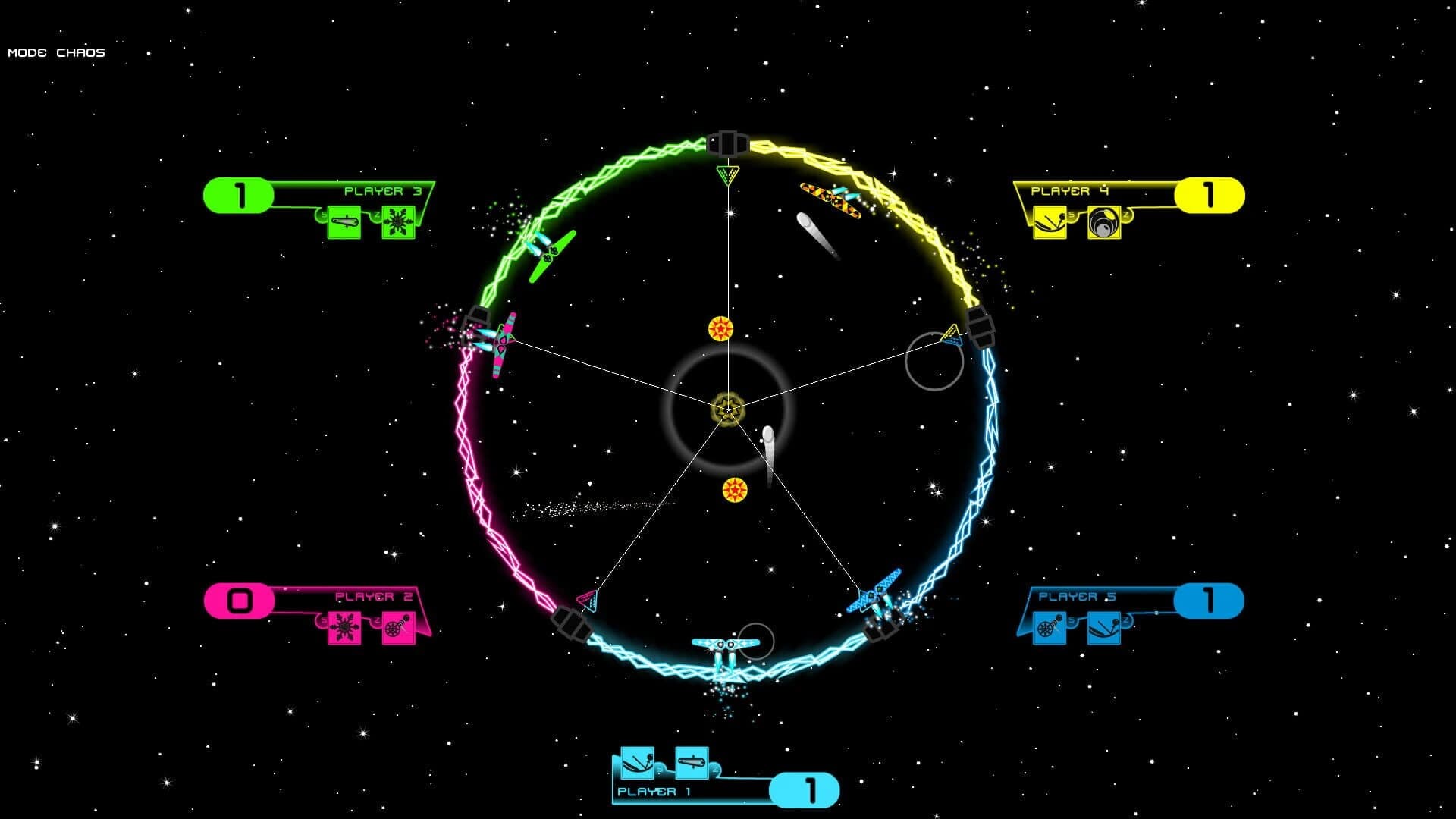
Task: Click the MODE CHAOS label
Action: (55, 52)
